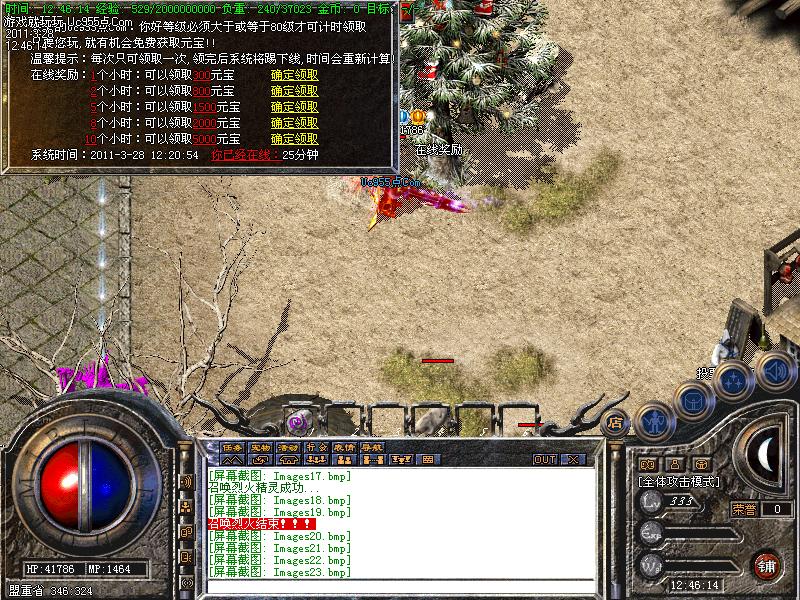Claim the 8-hour 2000 yuanbao reward
This screenshot has height=600, width=800.
tap(294, 123)
